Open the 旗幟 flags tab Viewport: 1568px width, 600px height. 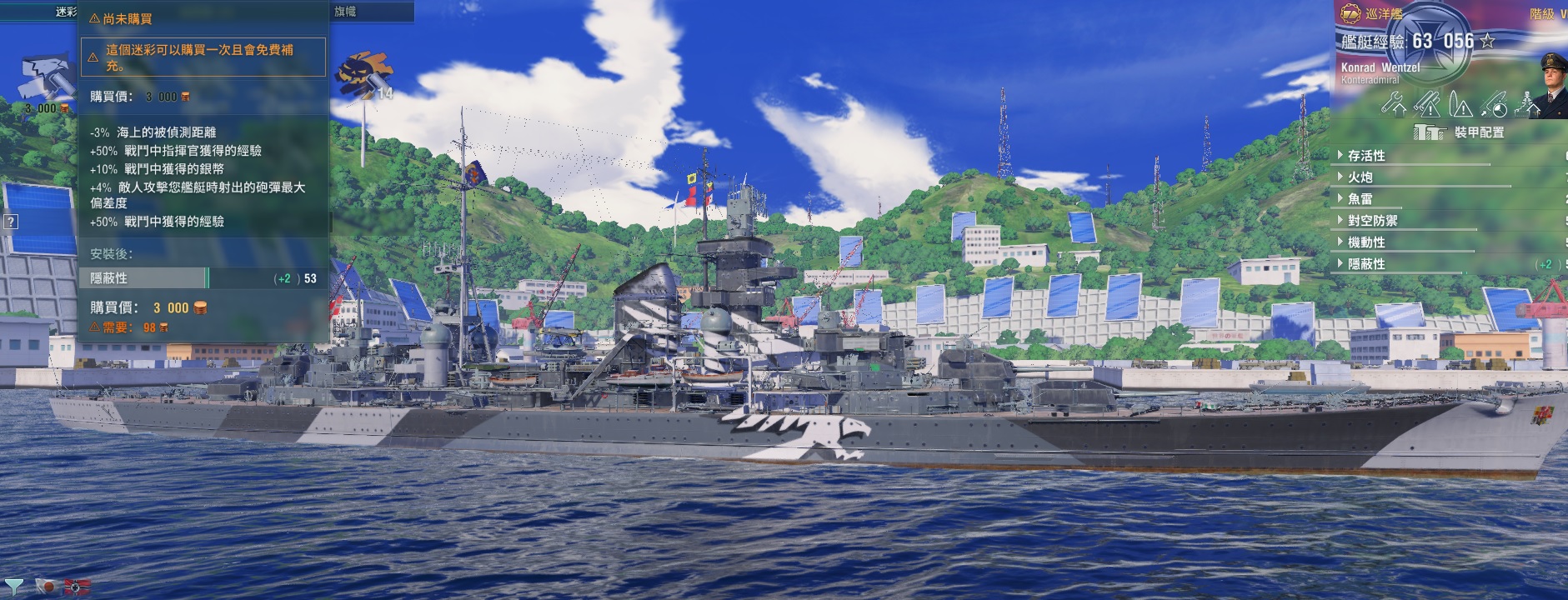click(x=345, y=12)
